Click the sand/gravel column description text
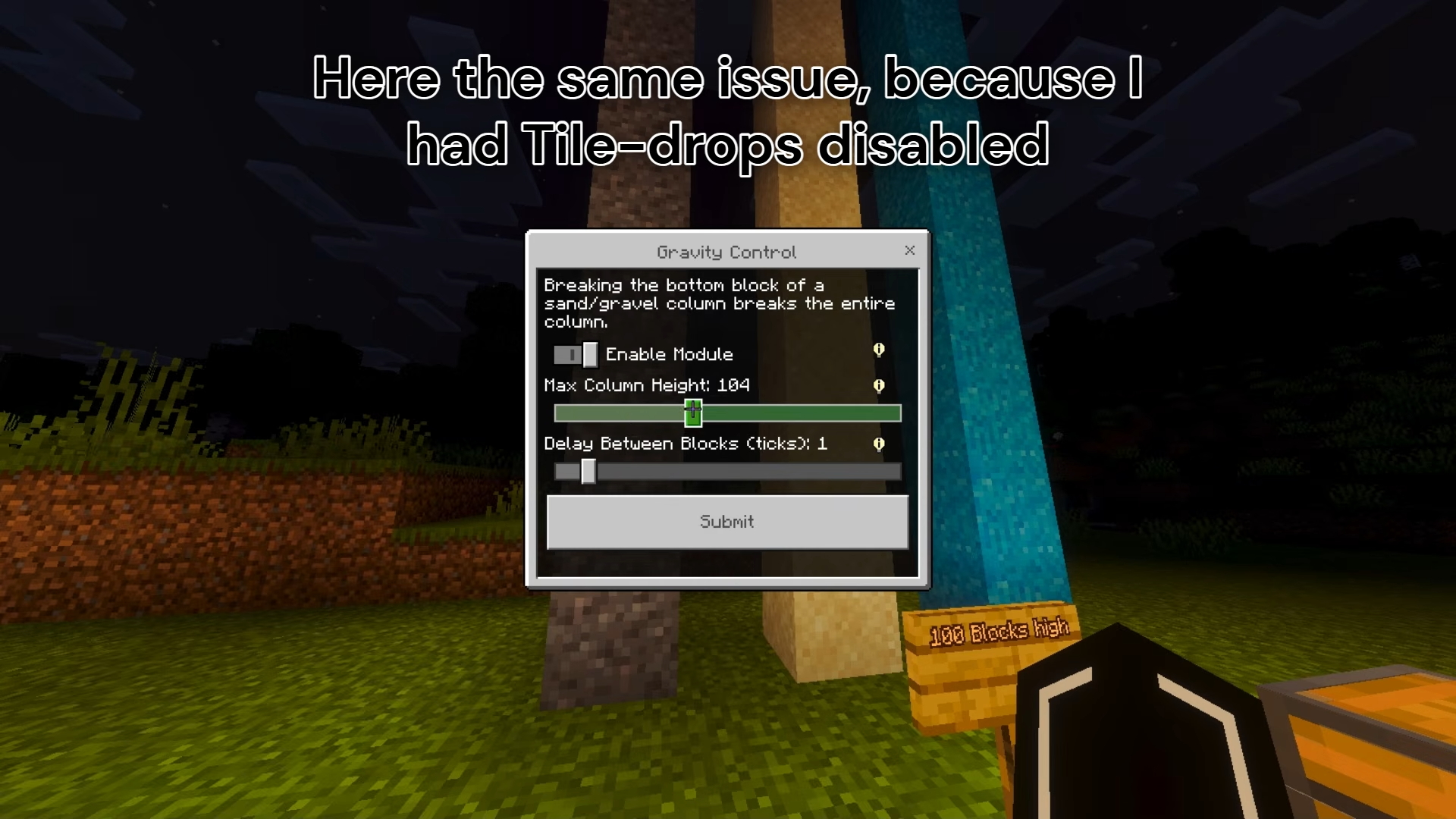The image size is (1456, 819). (x=719, y=303)
